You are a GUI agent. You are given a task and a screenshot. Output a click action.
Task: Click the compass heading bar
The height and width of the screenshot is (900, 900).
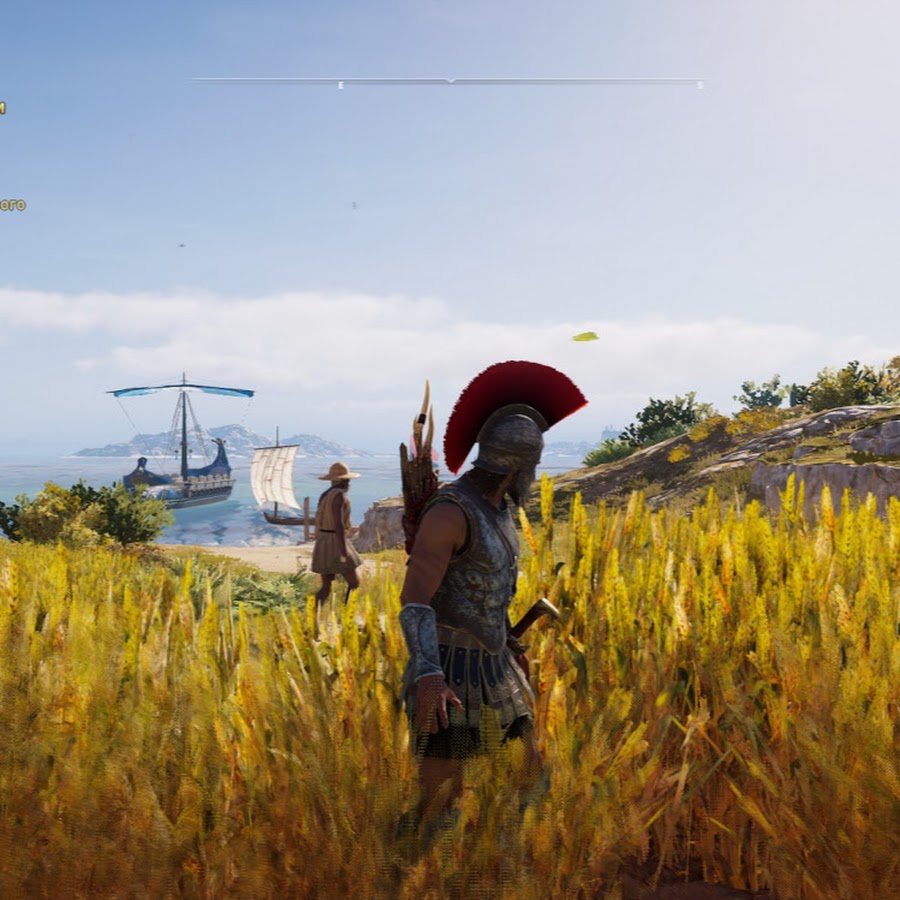449,81
